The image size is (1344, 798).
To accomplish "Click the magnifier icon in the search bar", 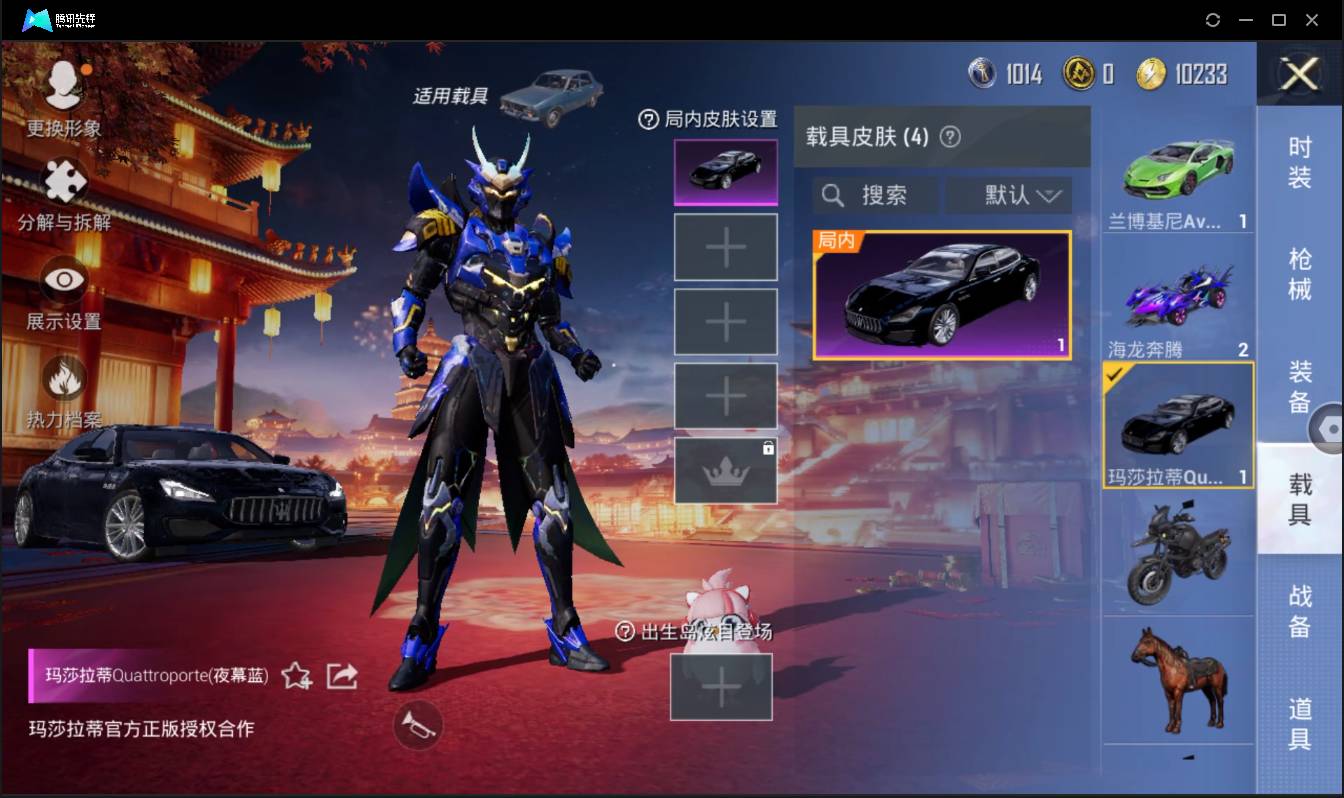I will (833, 195).
